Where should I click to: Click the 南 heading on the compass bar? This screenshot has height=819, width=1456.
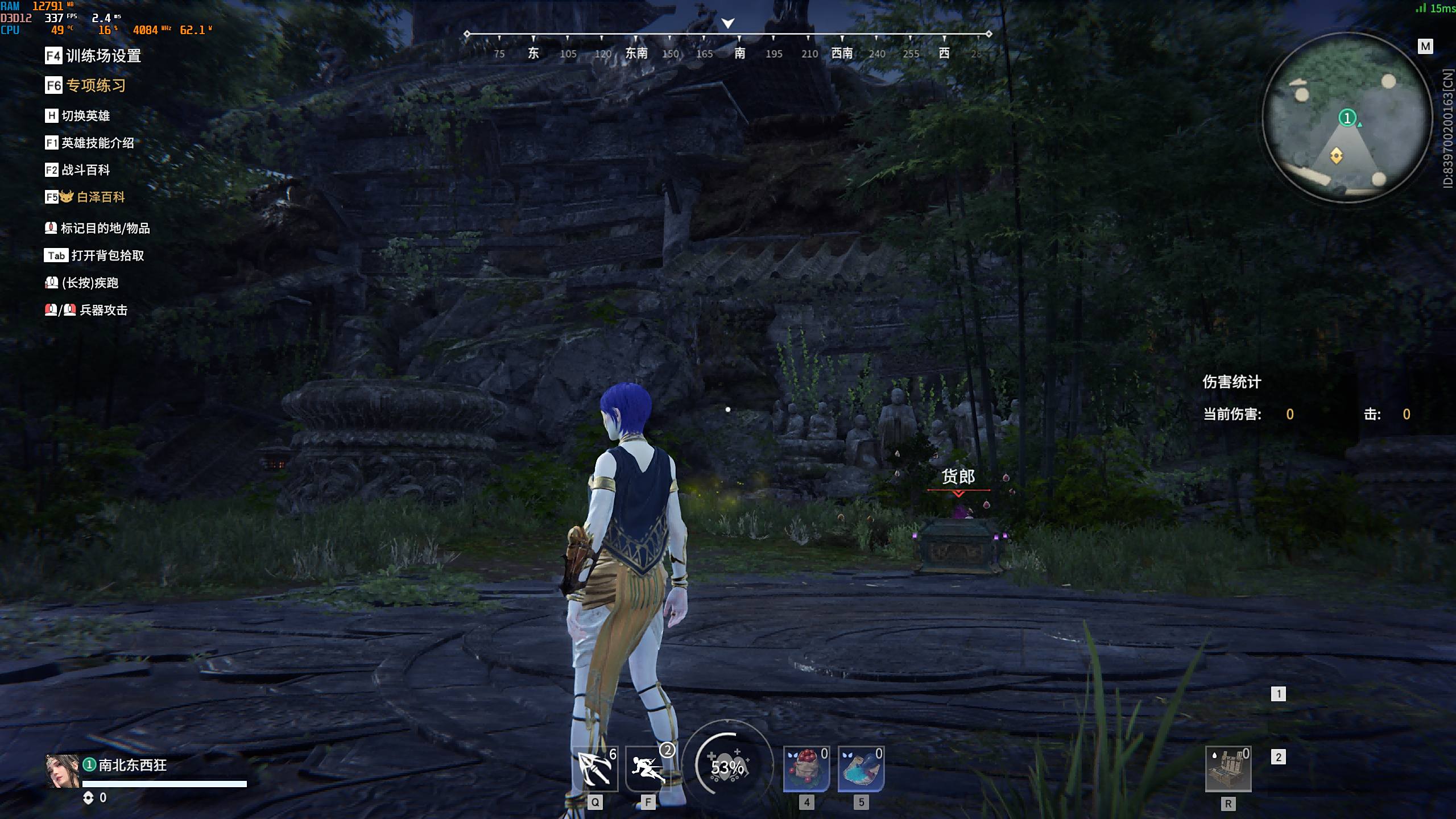coord(739,53)
